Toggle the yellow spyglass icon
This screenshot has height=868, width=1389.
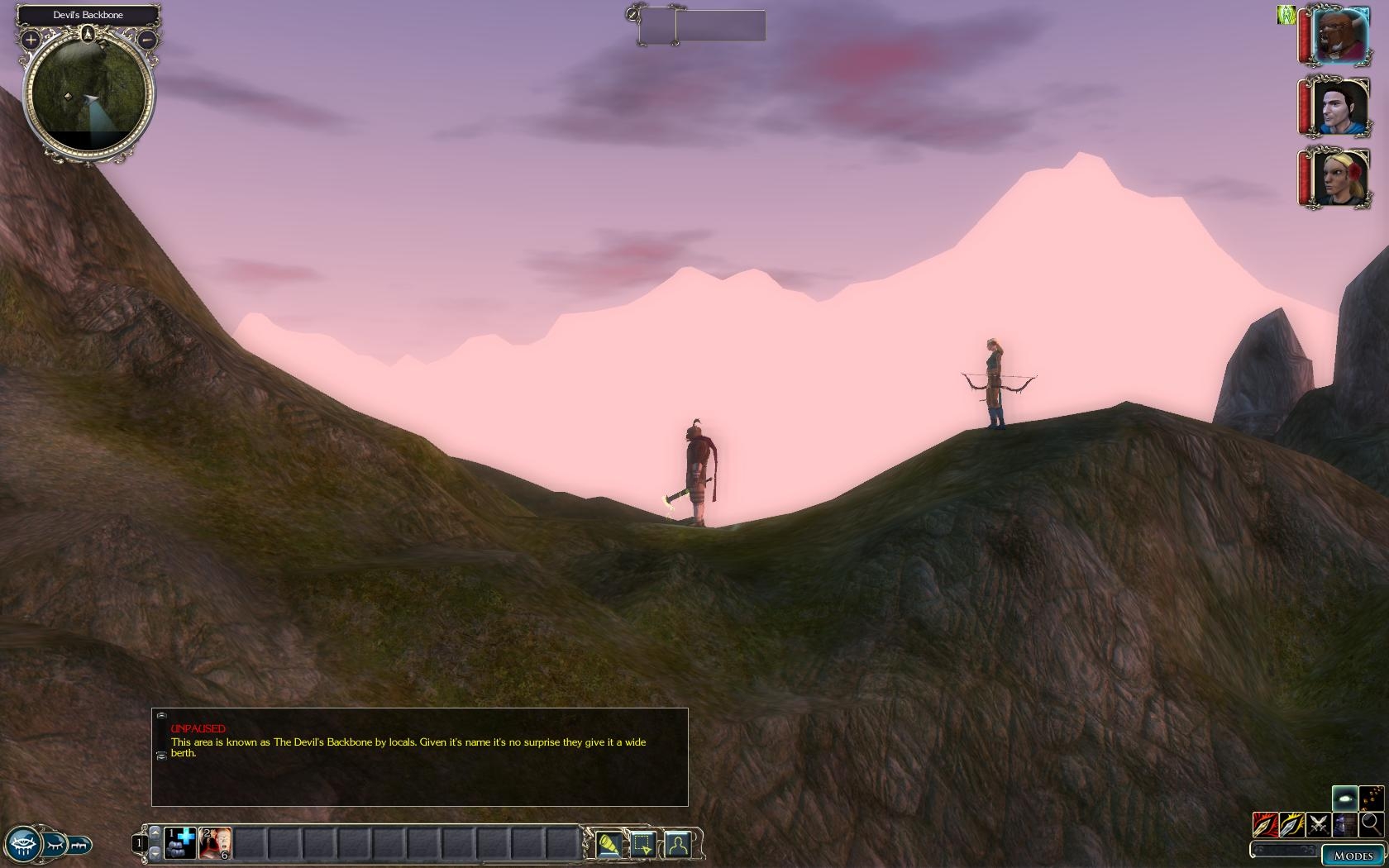click(609, 844)
